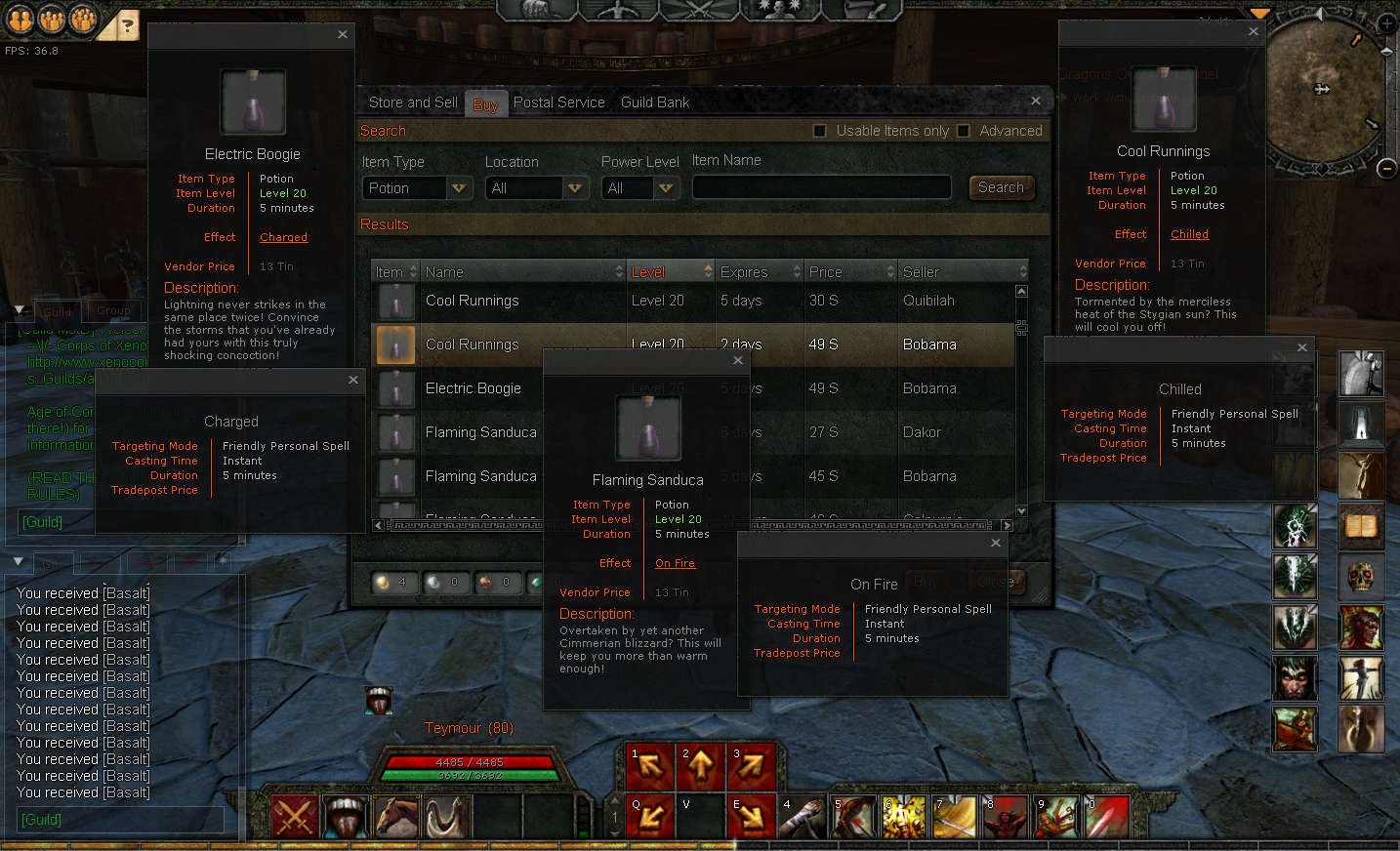Open the Power Level dropdown
This screenshot has height=851, width=1400.
point(640,187)
